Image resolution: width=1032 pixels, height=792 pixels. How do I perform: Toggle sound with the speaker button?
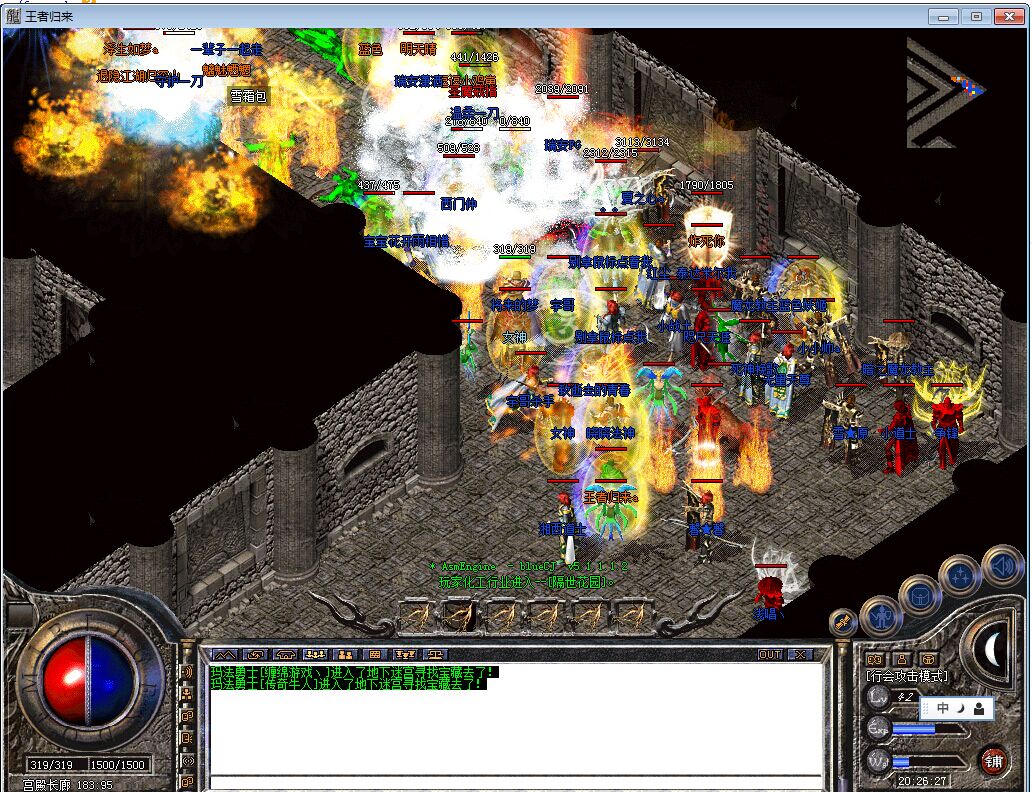pyautogui.click(x=1001, y=565)
